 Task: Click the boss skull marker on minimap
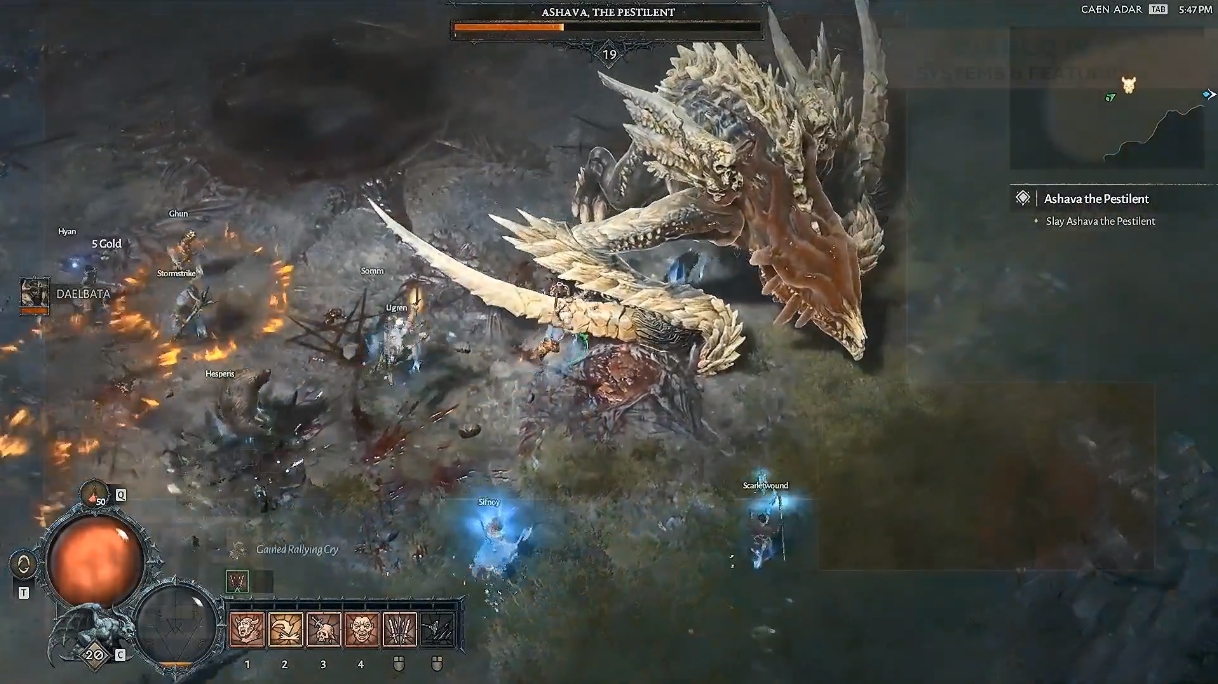(x=1129, y=85)
